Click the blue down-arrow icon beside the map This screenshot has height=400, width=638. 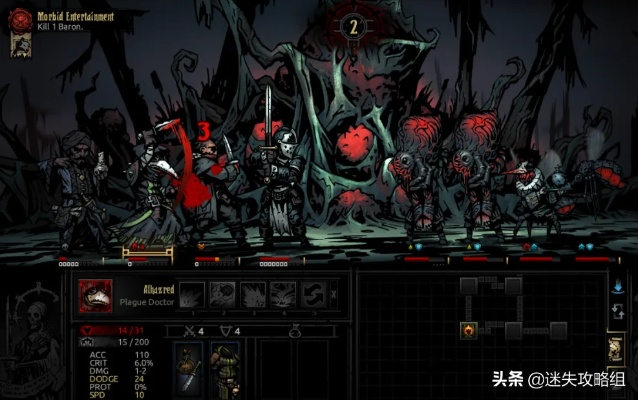tap(615, 287)
